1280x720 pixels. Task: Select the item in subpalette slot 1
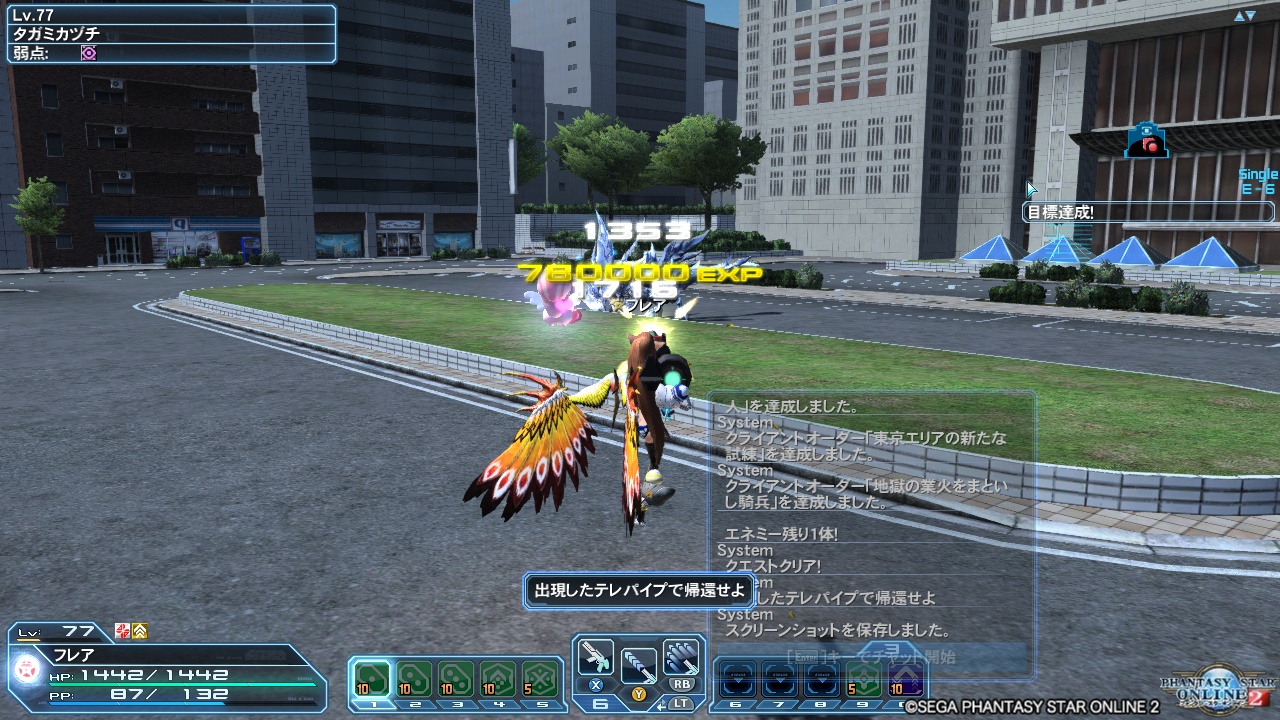click(372, 678)
